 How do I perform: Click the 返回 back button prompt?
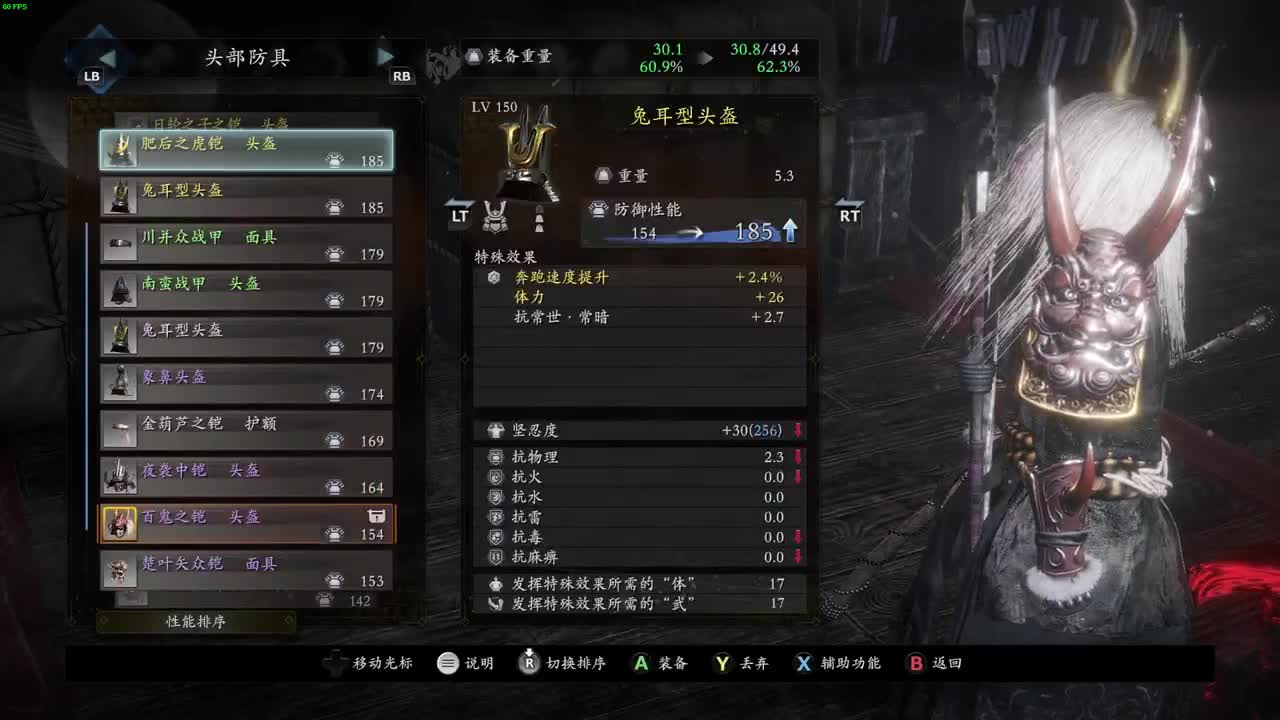coord(934,662)
